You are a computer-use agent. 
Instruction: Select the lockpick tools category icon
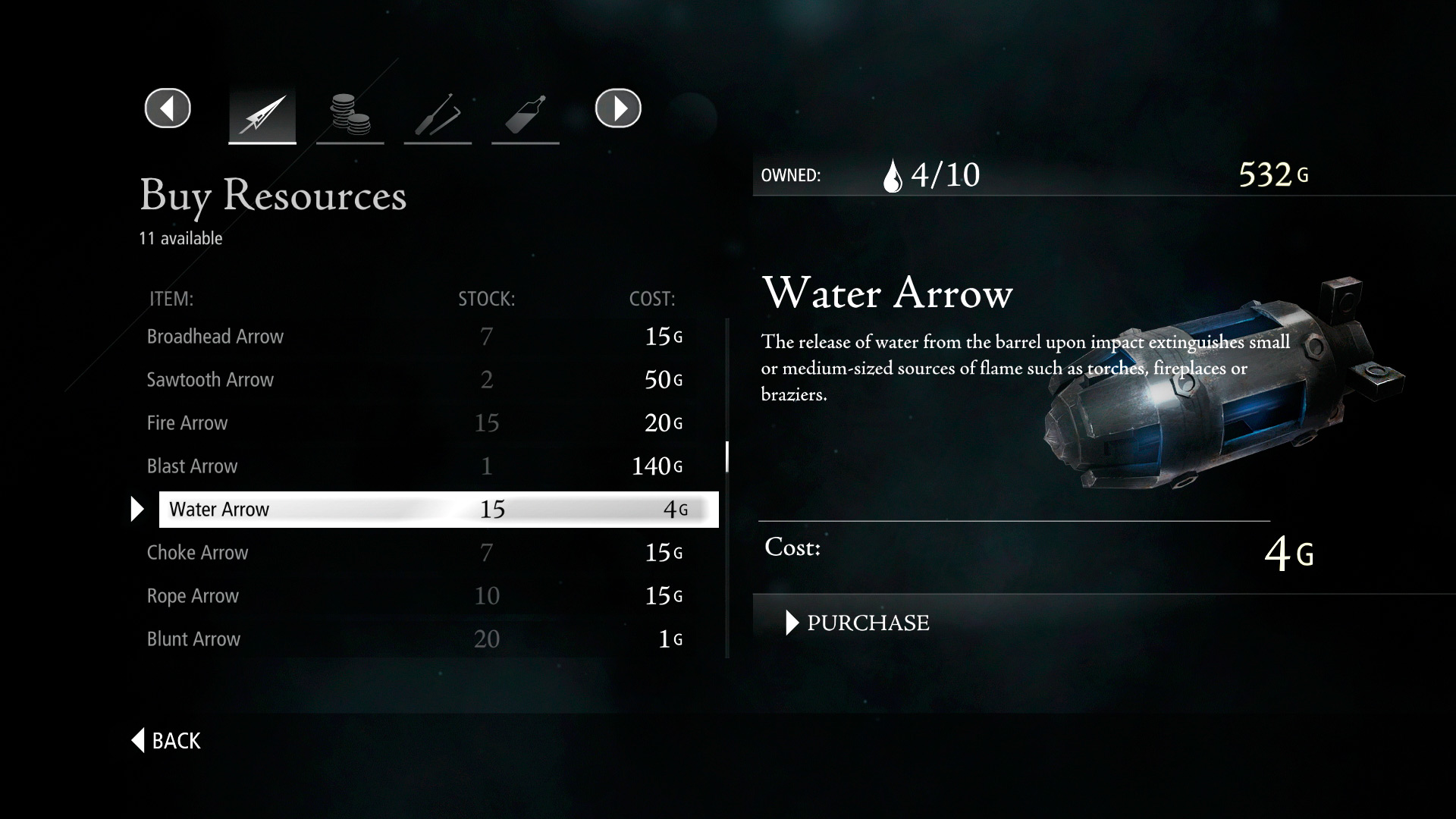coord(438,114)
